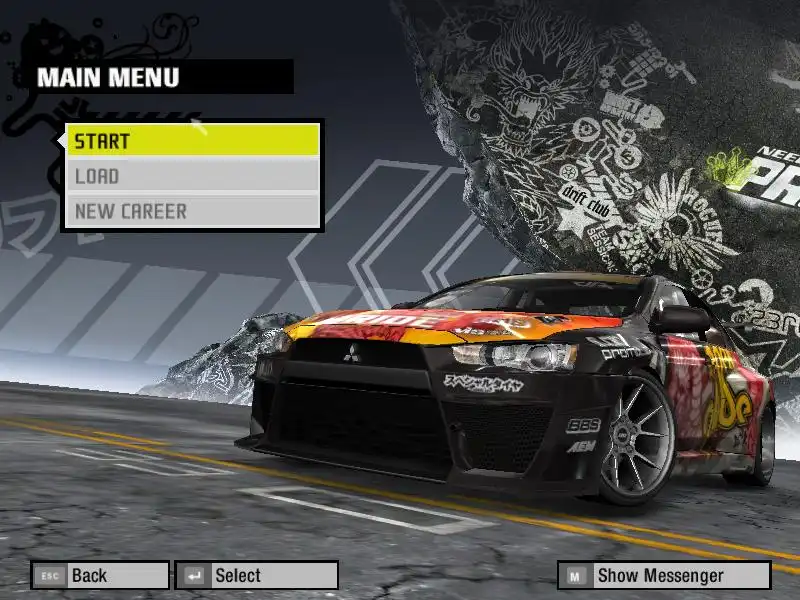Open Show Messenger

click(x=664, y=575)
